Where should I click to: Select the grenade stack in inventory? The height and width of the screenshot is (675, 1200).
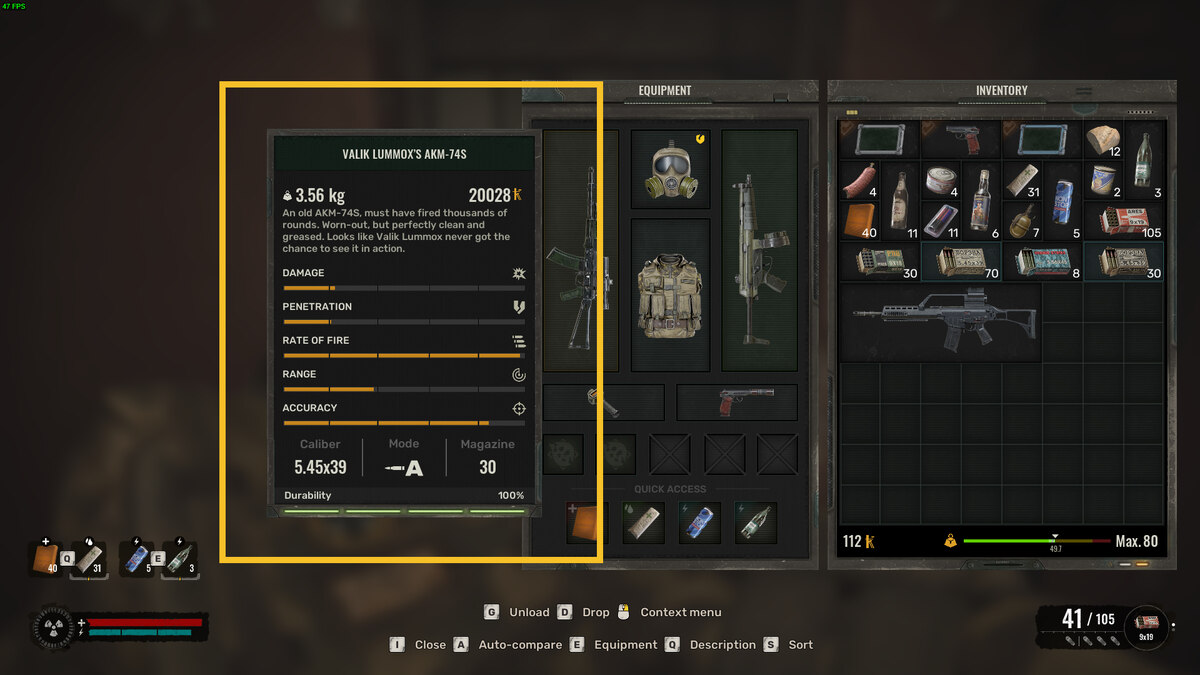1022,221
